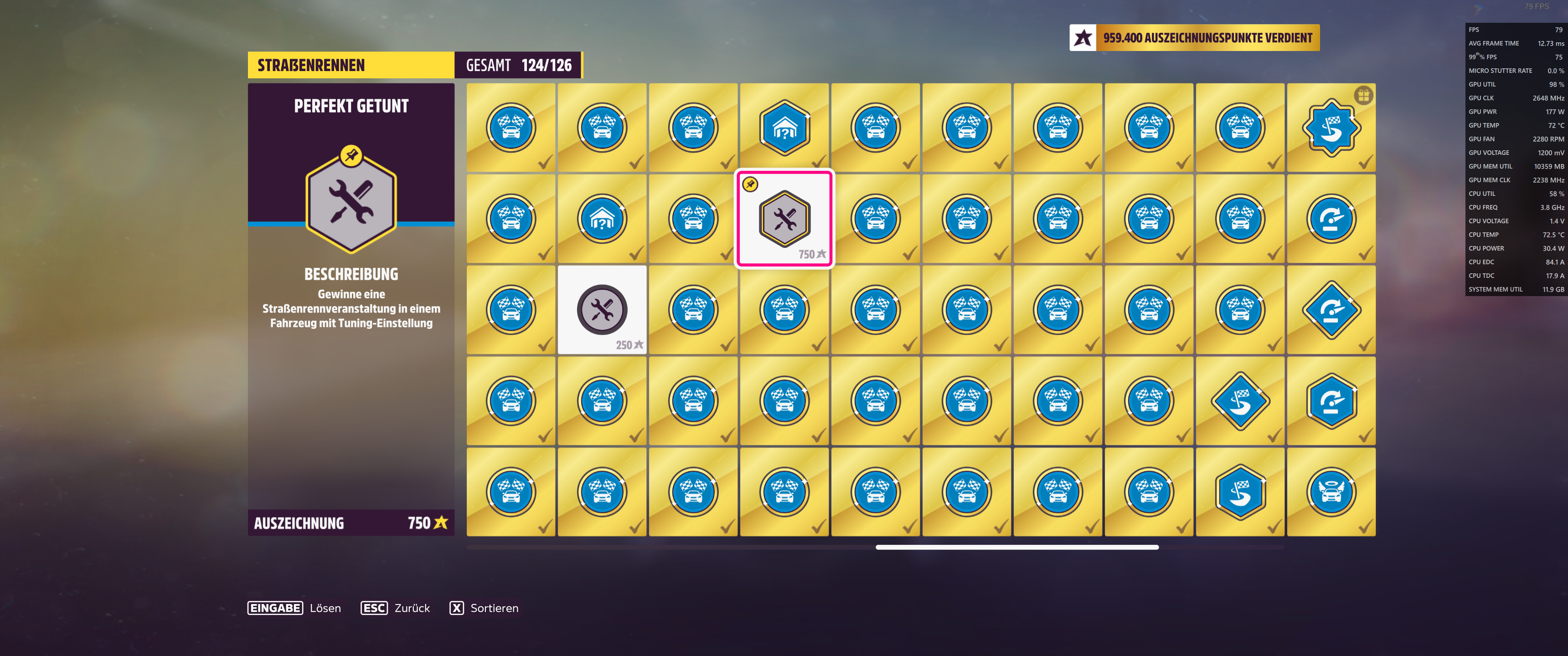Click the hexagon speedometer accolade fourth row
The height and width of the screenshot is (656, 1568).
point(1331,400)
